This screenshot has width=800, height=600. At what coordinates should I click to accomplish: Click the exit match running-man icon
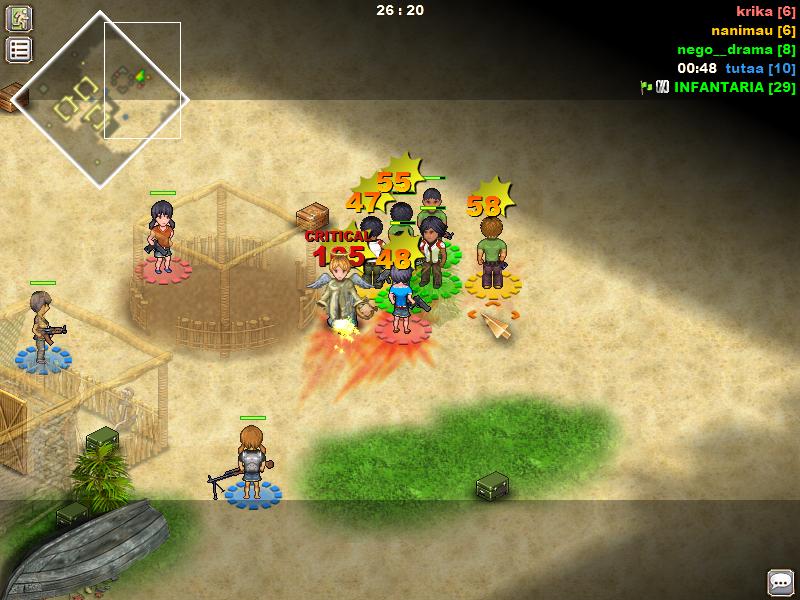pyautogui.click(x=19, y=18)
